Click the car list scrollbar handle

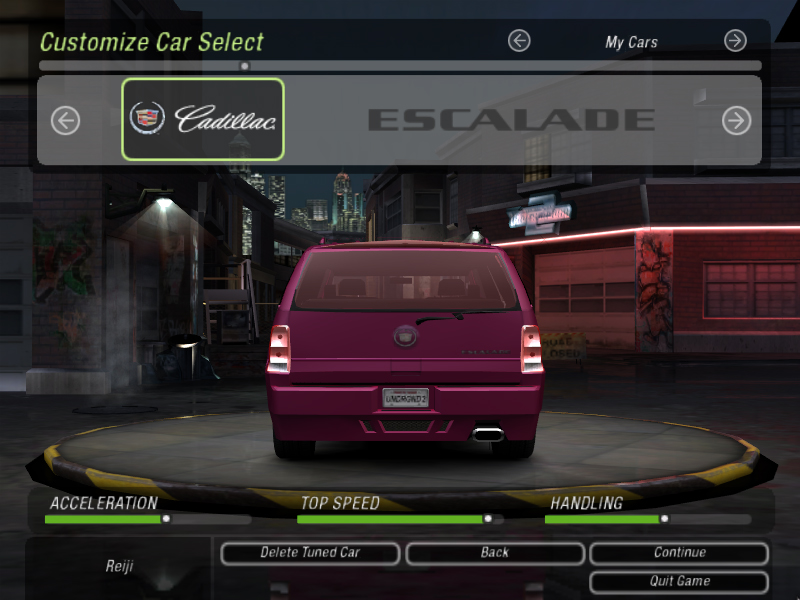(245, 66)
